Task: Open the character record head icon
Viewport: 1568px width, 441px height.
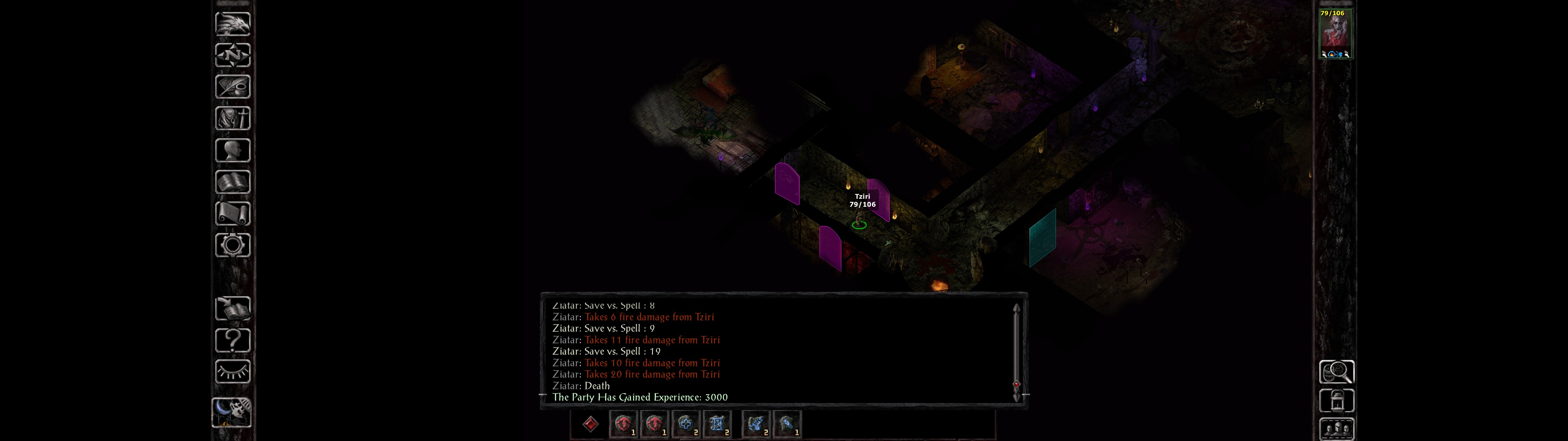Action: (x=232, y=150)
